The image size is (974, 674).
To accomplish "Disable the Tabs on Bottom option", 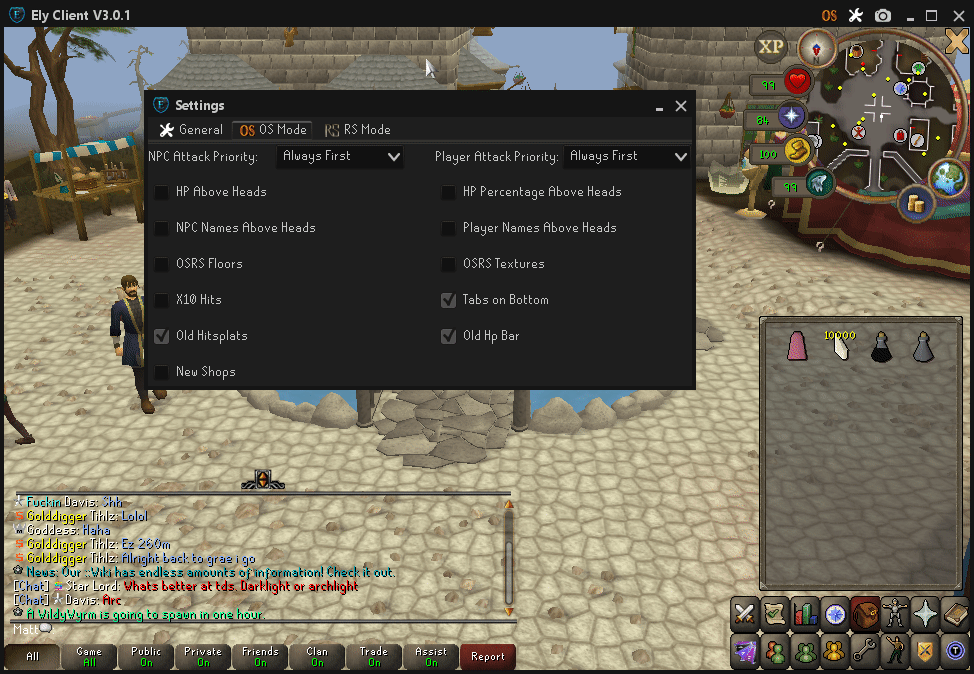I will [x=449, y=300].
